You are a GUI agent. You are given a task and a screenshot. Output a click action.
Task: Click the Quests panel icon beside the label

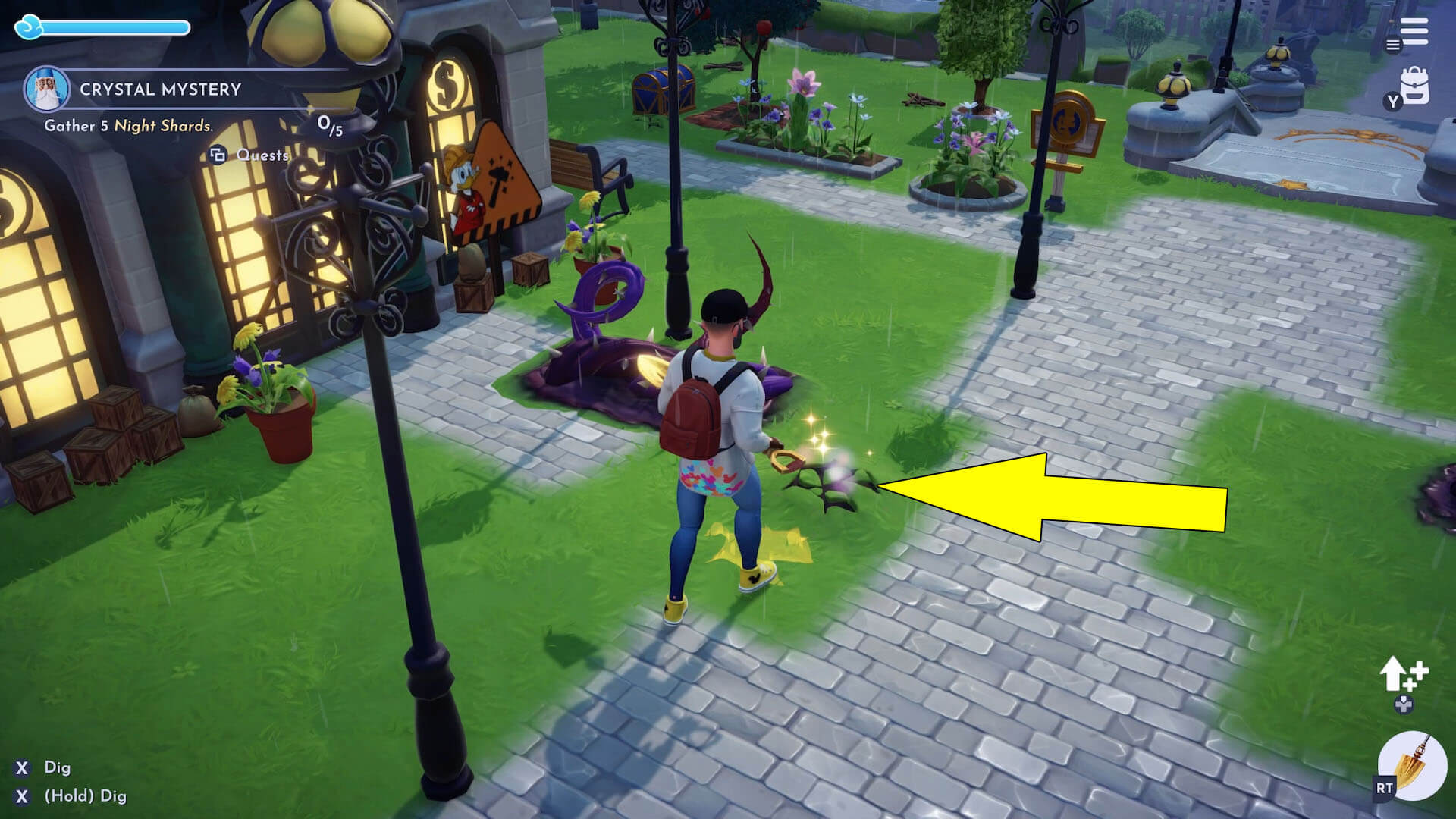219,154
